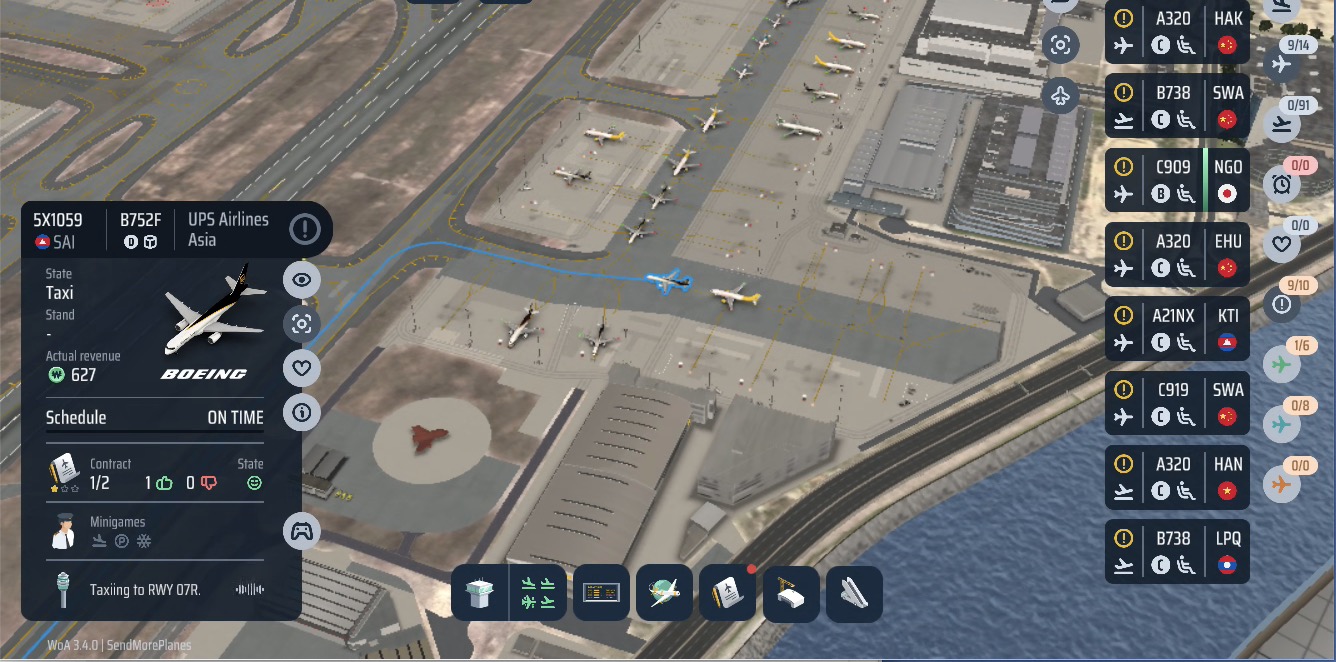Select the A320 HAN flight card

tap(1177, 477)
